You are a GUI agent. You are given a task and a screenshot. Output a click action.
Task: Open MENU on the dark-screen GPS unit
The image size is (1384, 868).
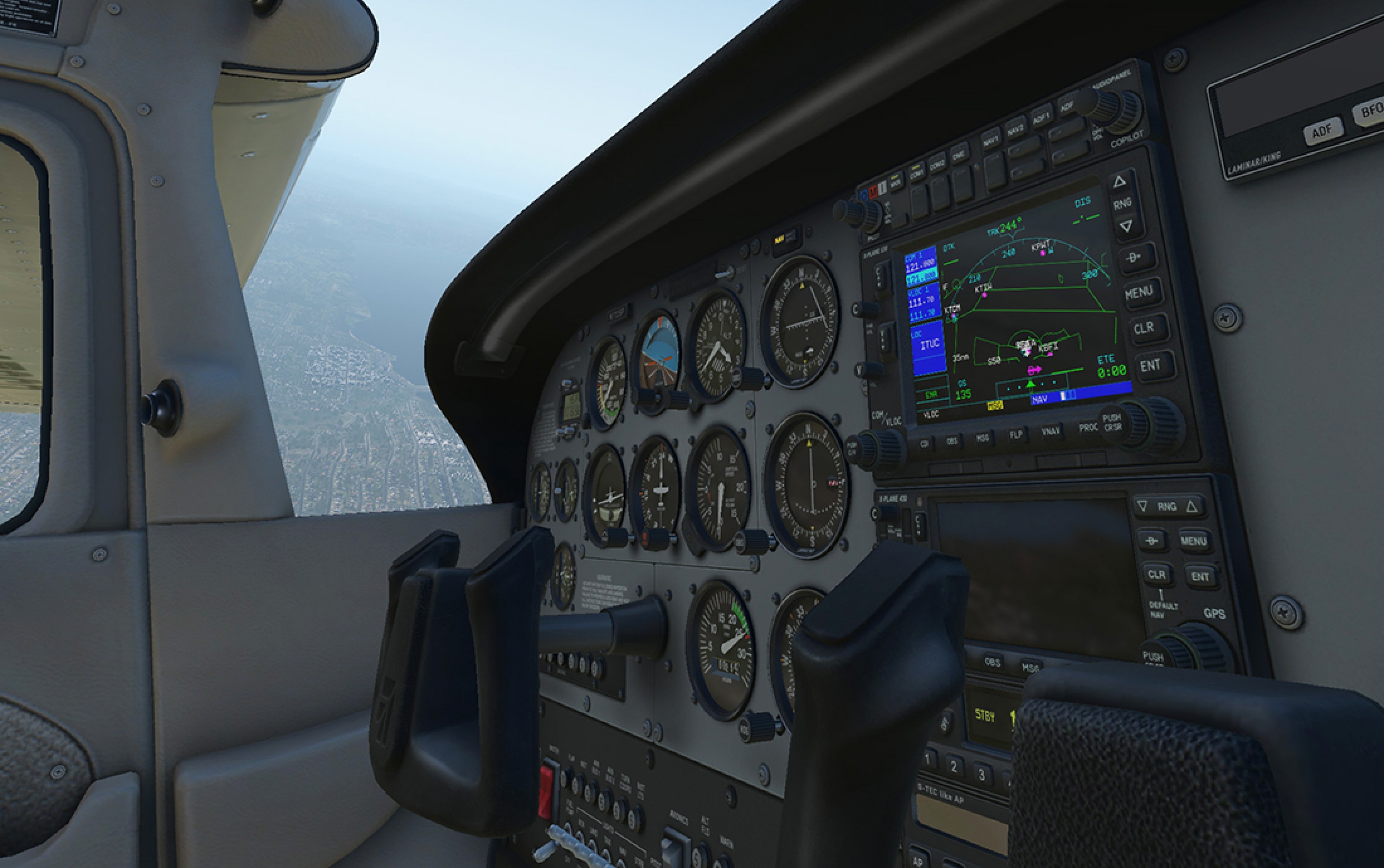coord(1193,541)
